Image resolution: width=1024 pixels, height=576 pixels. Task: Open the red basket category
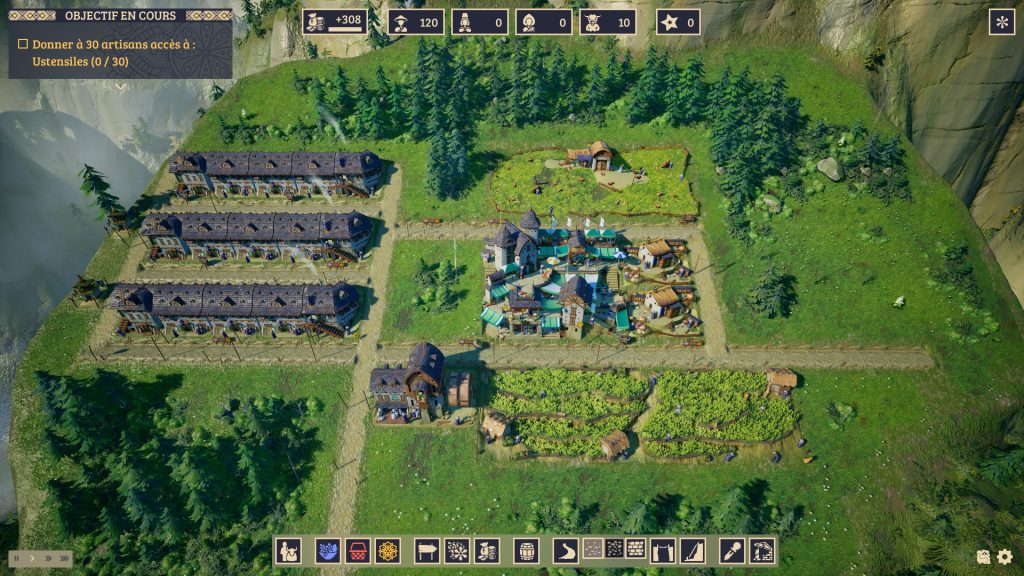[357, 550]
